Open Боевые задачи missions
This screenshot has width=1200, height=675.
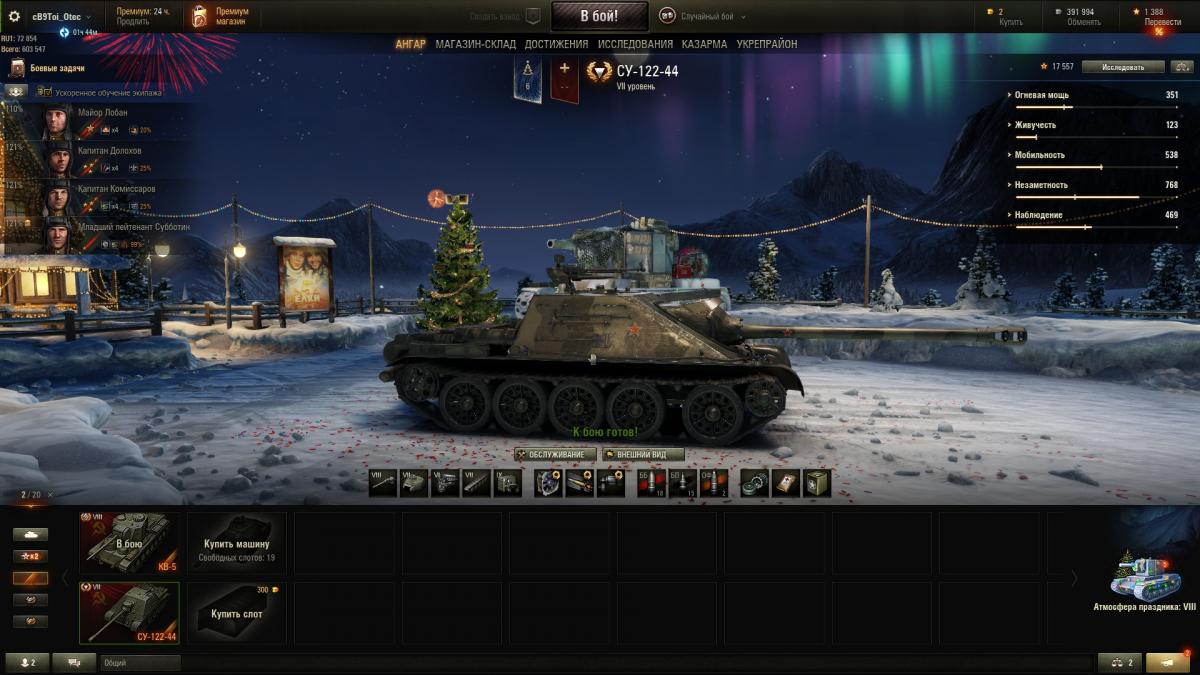pyautogui.click(x=60, y=68)
